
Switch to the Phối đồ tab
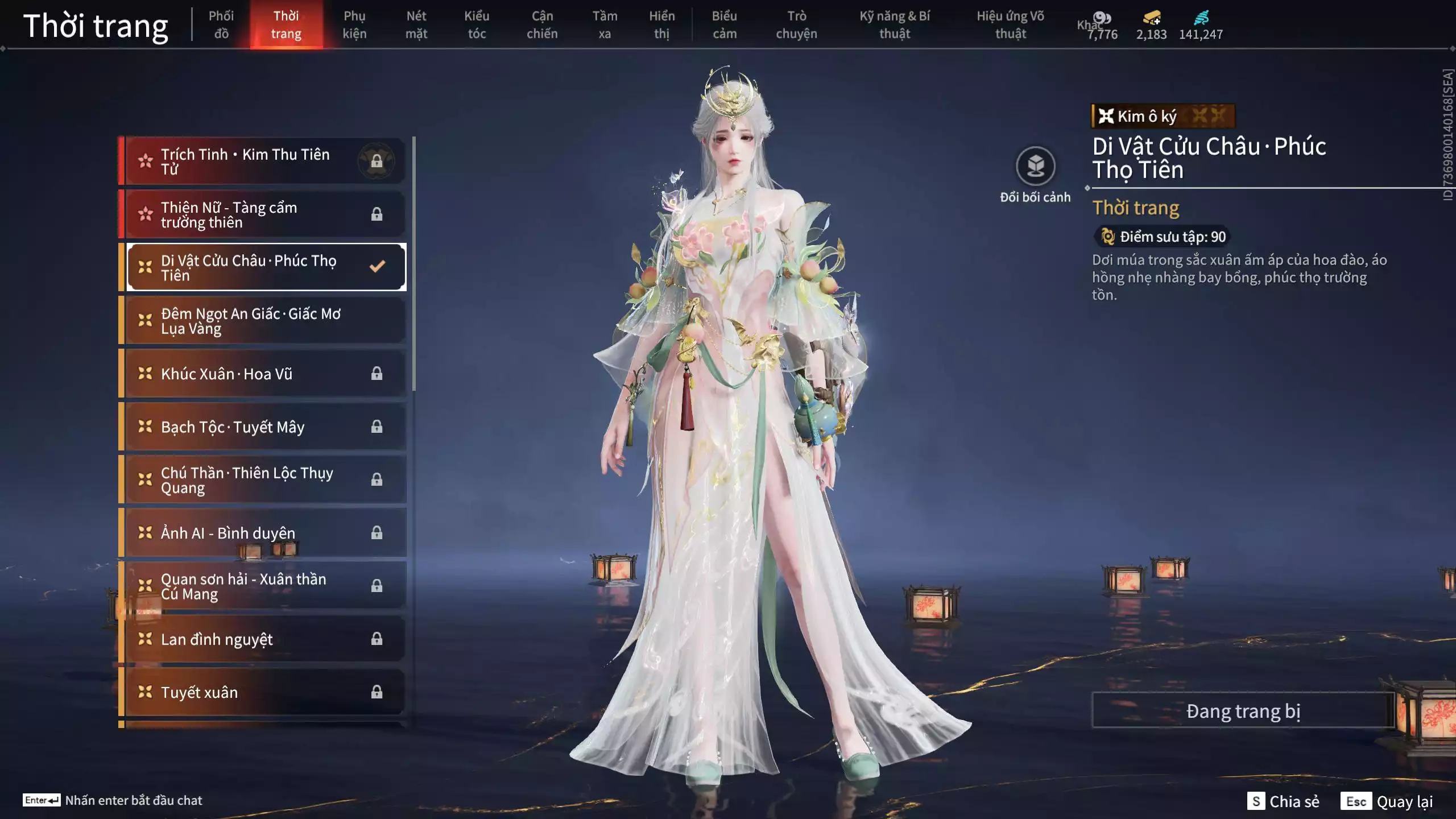coord(221,25)
